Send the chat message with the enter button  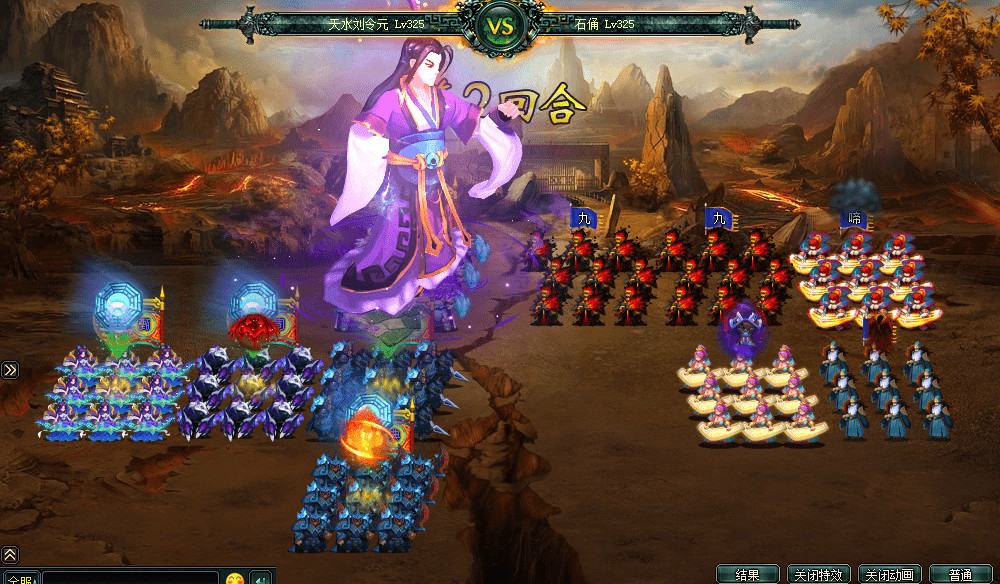click(260, 578)
